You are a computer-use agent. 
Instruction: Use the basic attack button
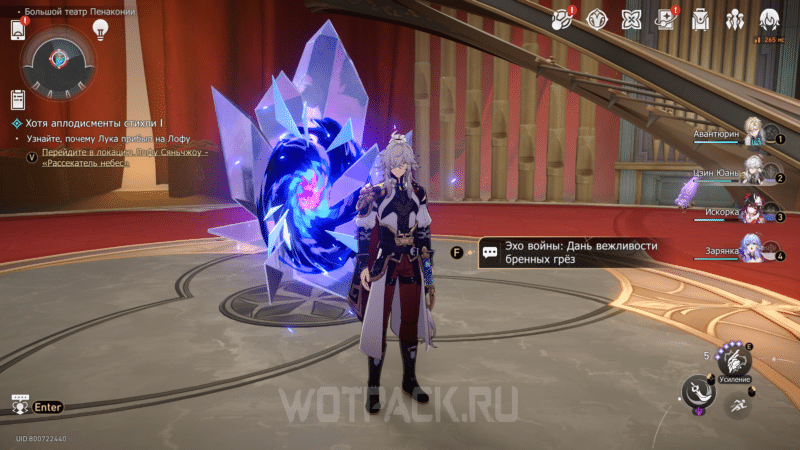(x=699, y=392)
